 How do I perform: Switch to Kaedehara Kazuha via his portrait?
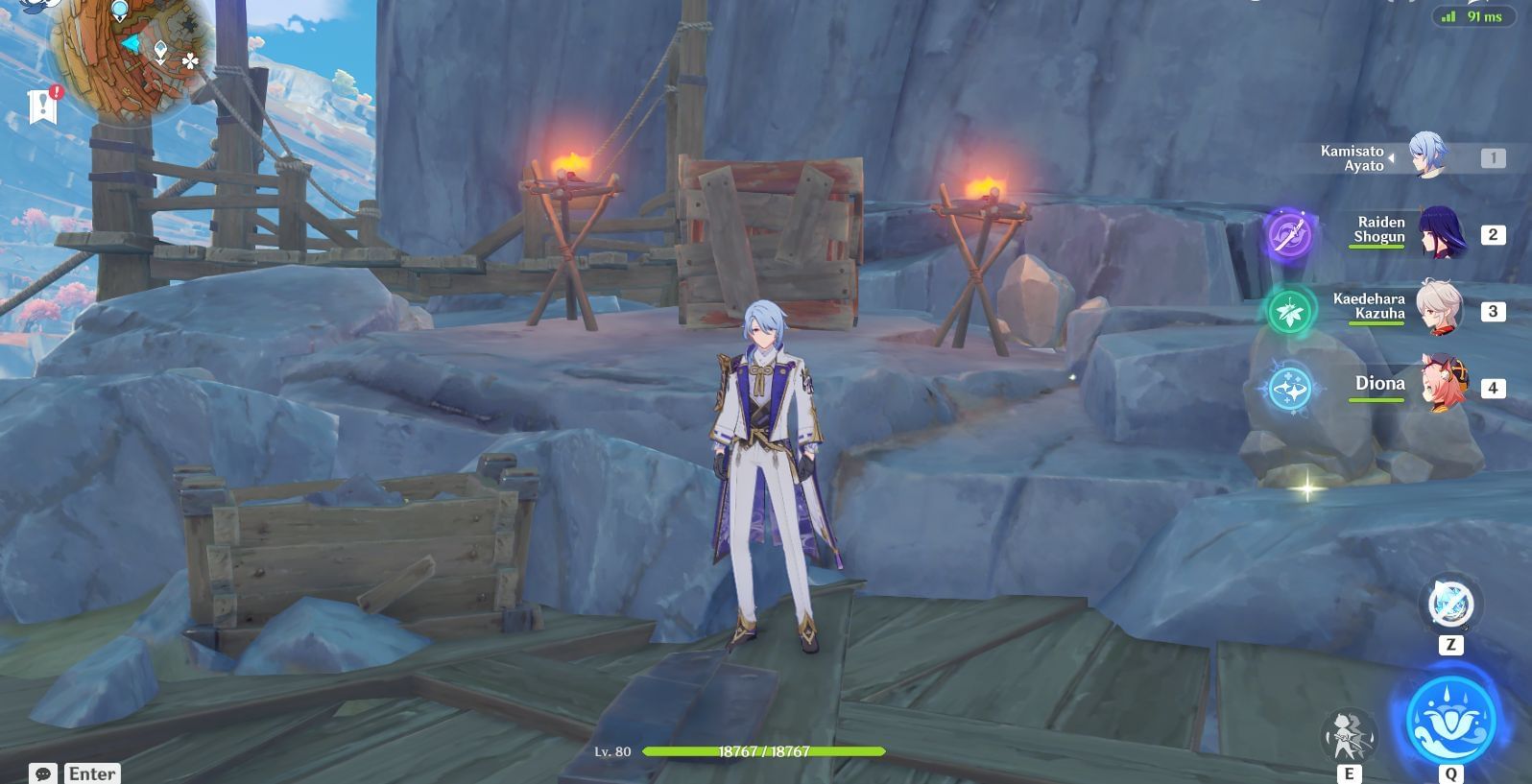[x=1440, y=307]
